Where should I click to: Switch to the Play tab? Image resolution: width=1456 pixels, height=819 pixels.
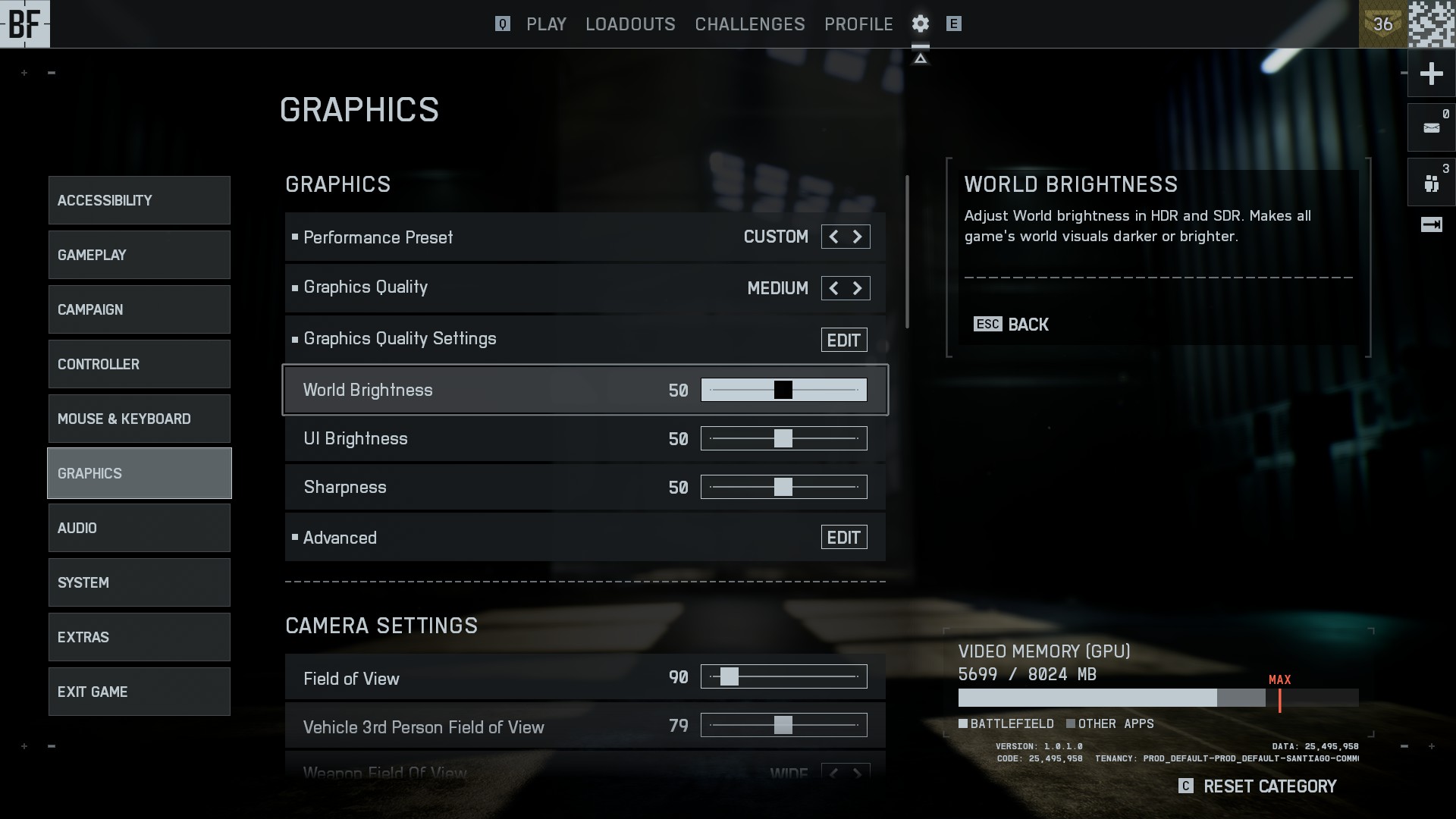[546, 24]
